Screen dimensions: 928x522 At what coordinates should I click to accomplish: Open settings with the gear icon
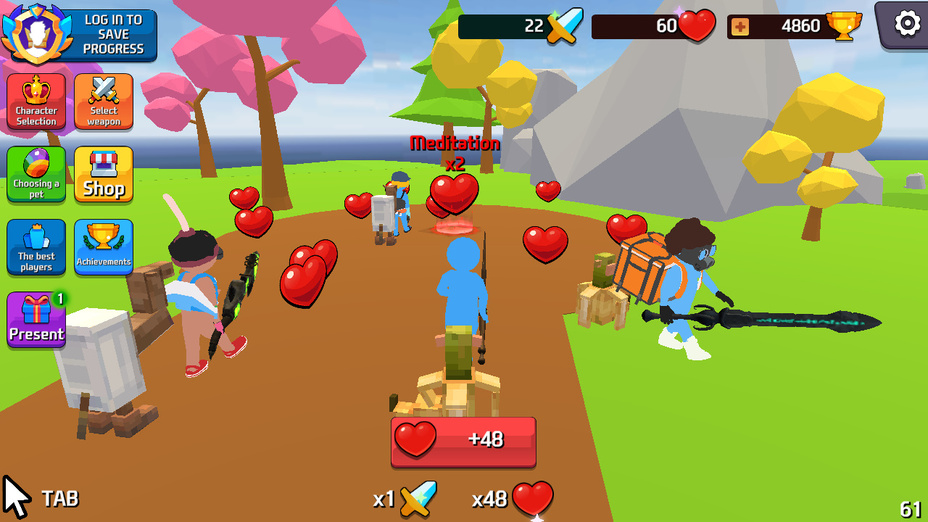[906, 23]
